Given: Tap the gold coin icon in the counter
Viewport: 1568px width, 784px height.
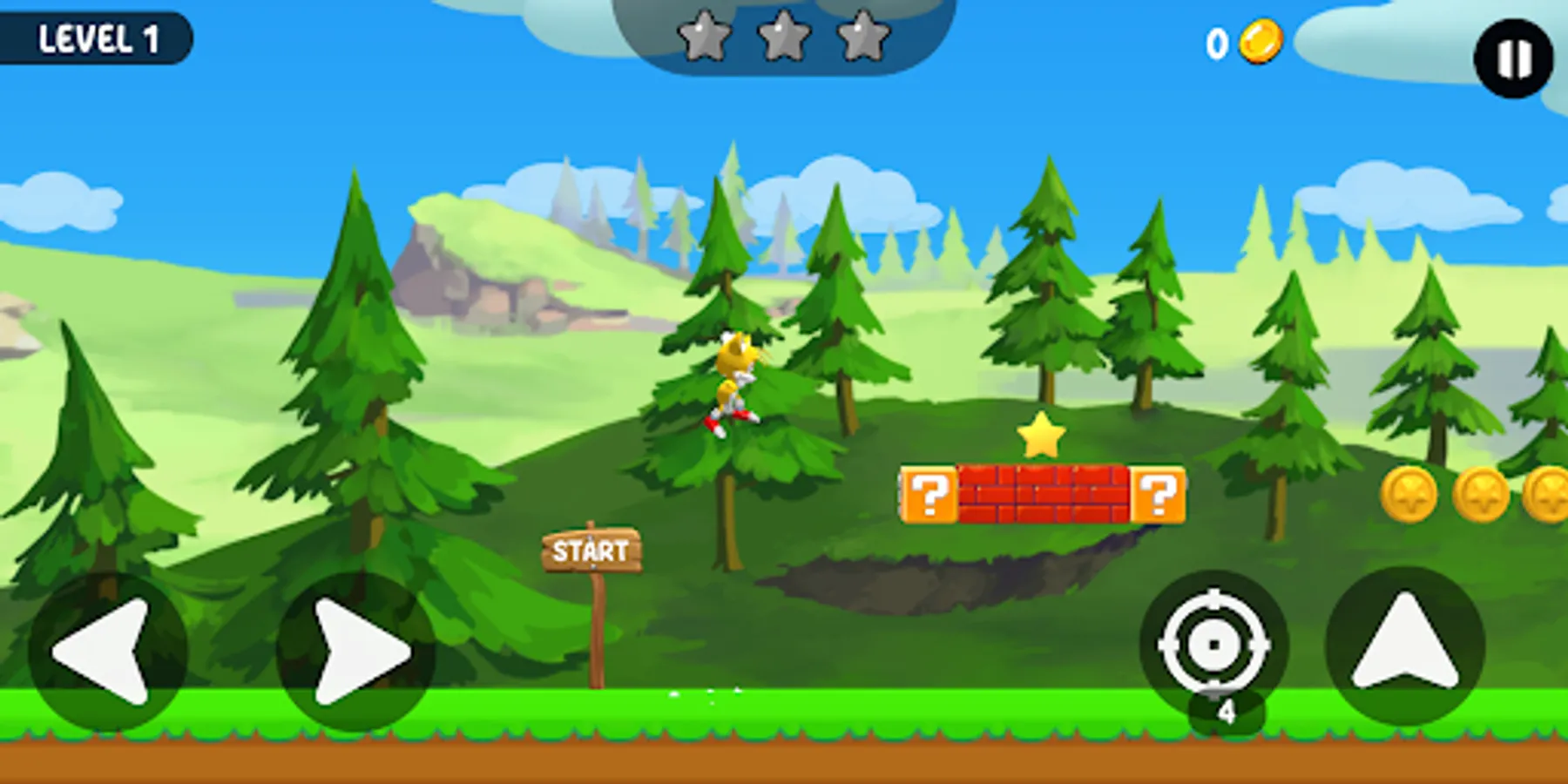Looking at the screenshot, I should pyautogui.click(x=1263, y=39).
